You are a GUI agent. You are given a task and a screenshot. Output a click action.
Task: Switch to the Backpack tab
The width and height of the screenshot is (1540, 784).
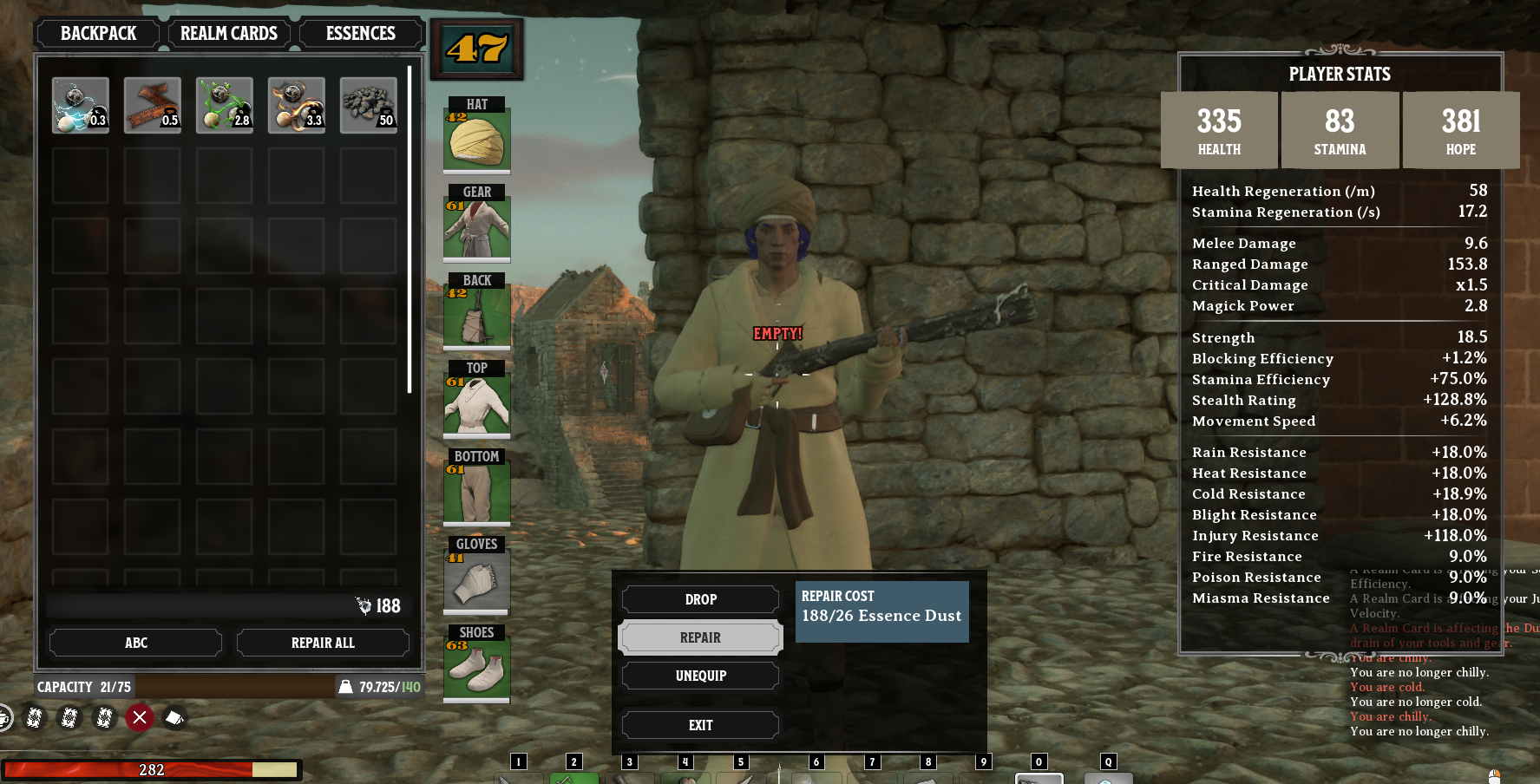pos(98,34)
